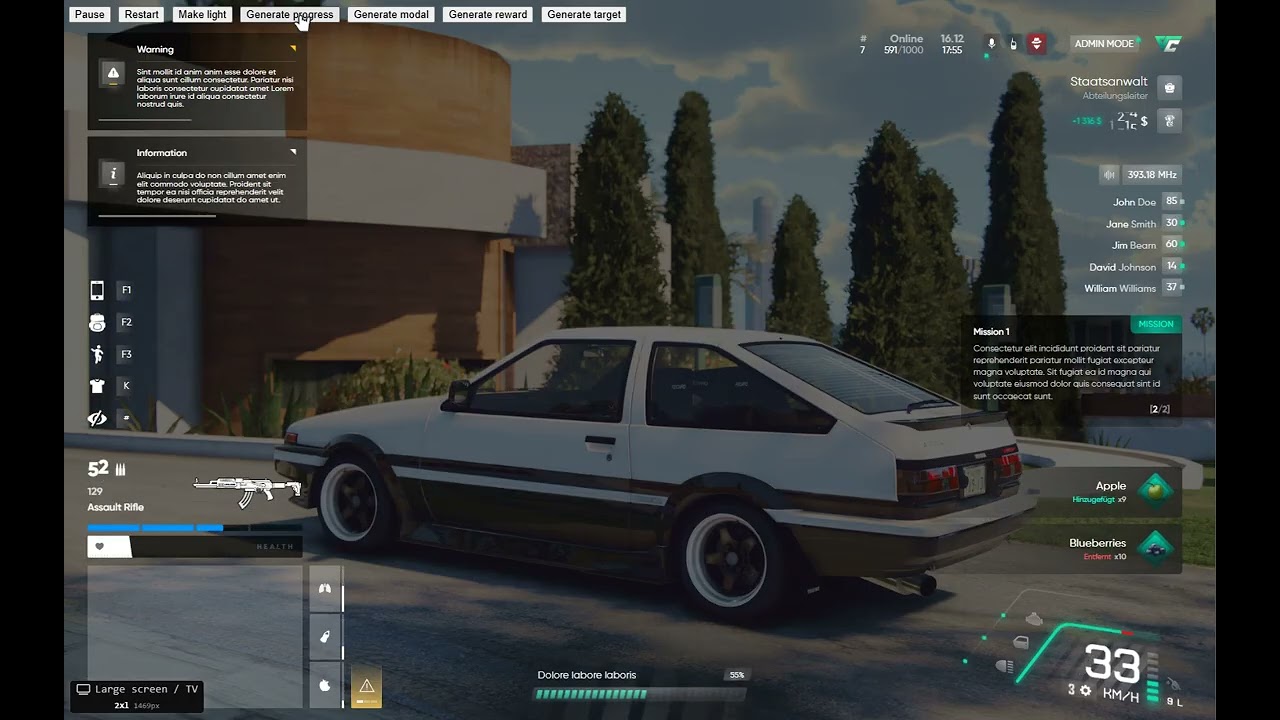The image size is (1280, 720).
Task: Activate the Make light button
Action: (203, 15)
